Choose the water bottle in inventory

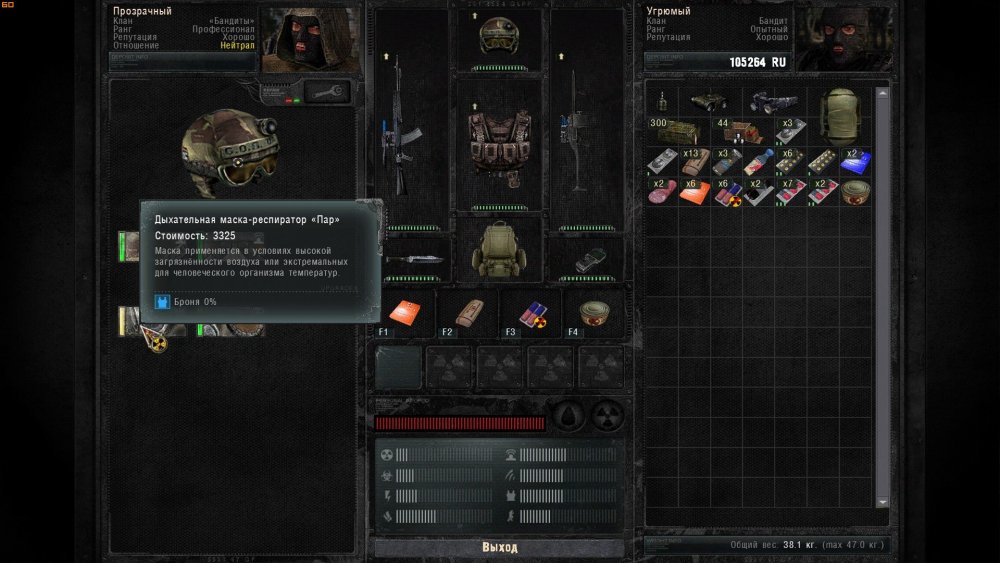tap(758, 162)
